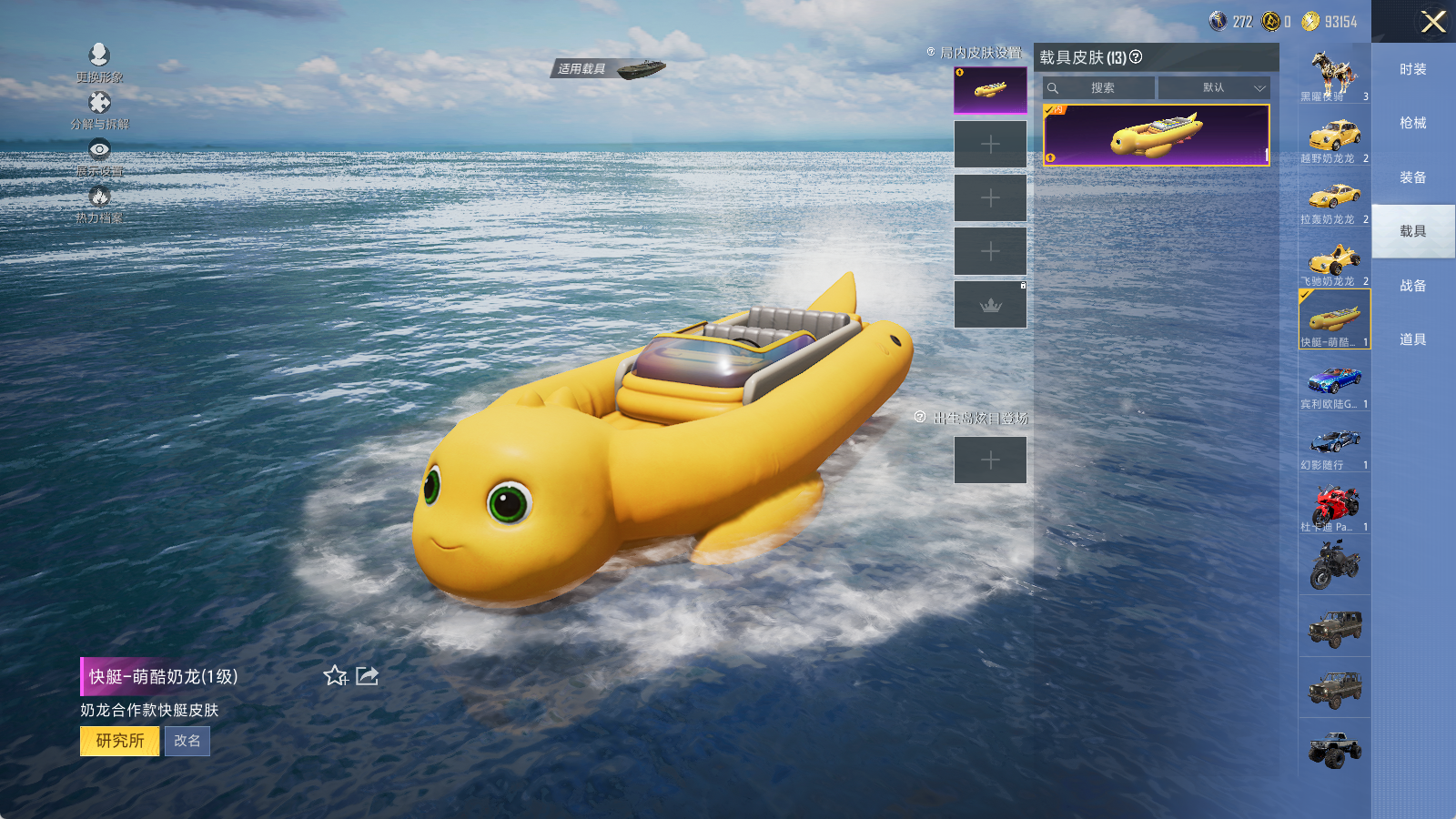Favorite the skin with the star icon

point(335,675)
